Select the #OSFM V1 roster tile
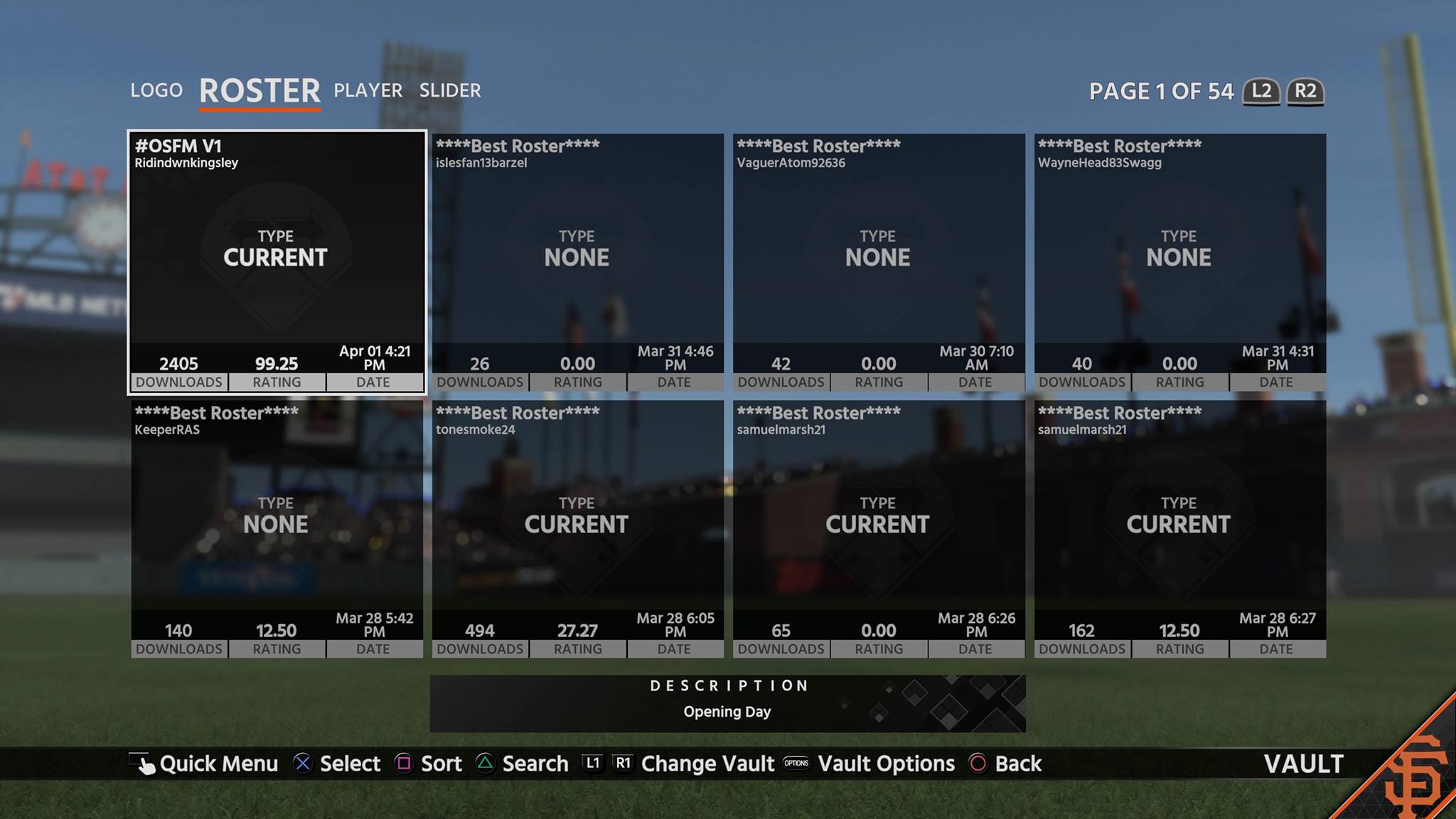The image size is (1456, 819). [276, 263]
